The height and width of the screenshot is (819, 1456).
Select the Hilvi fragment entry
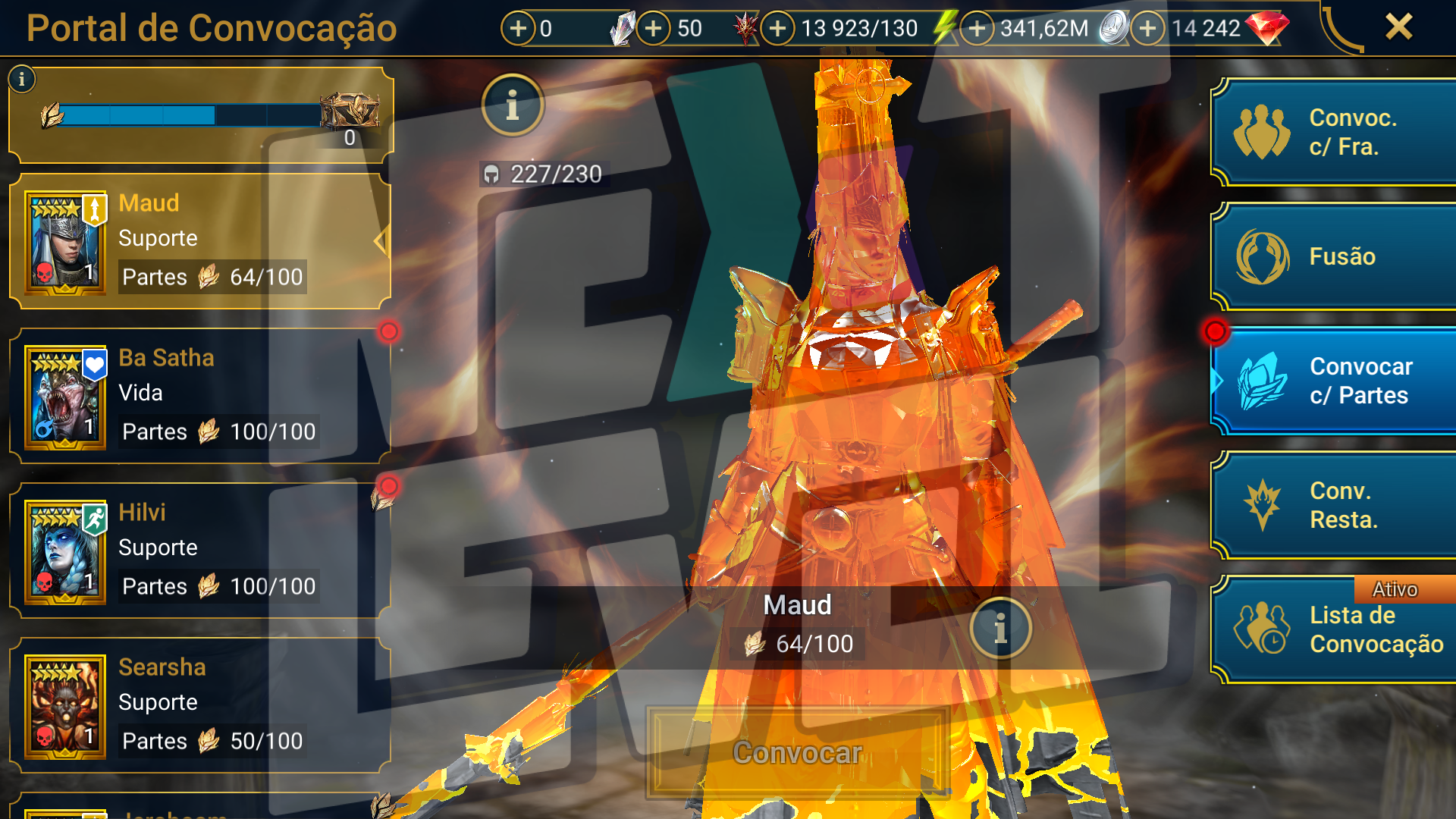pyautogui.click(x=200, y=551)
